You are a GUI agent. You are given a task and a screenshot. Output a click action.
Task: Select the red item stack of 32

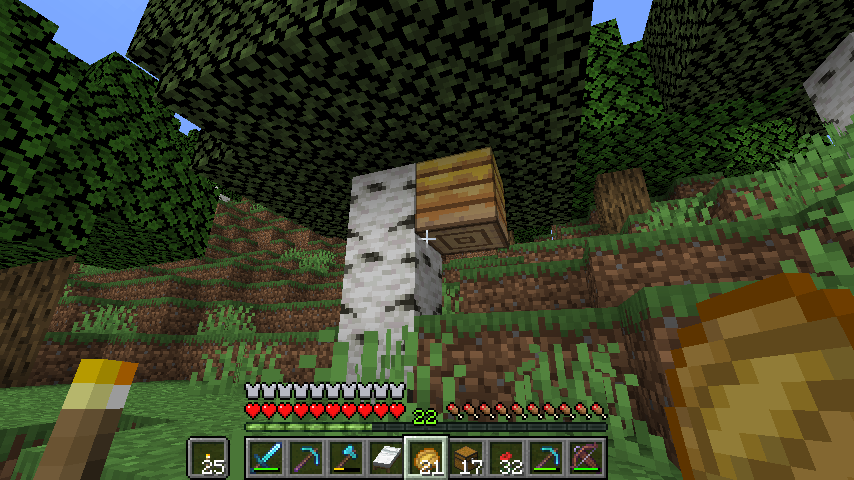click(505, 458)
